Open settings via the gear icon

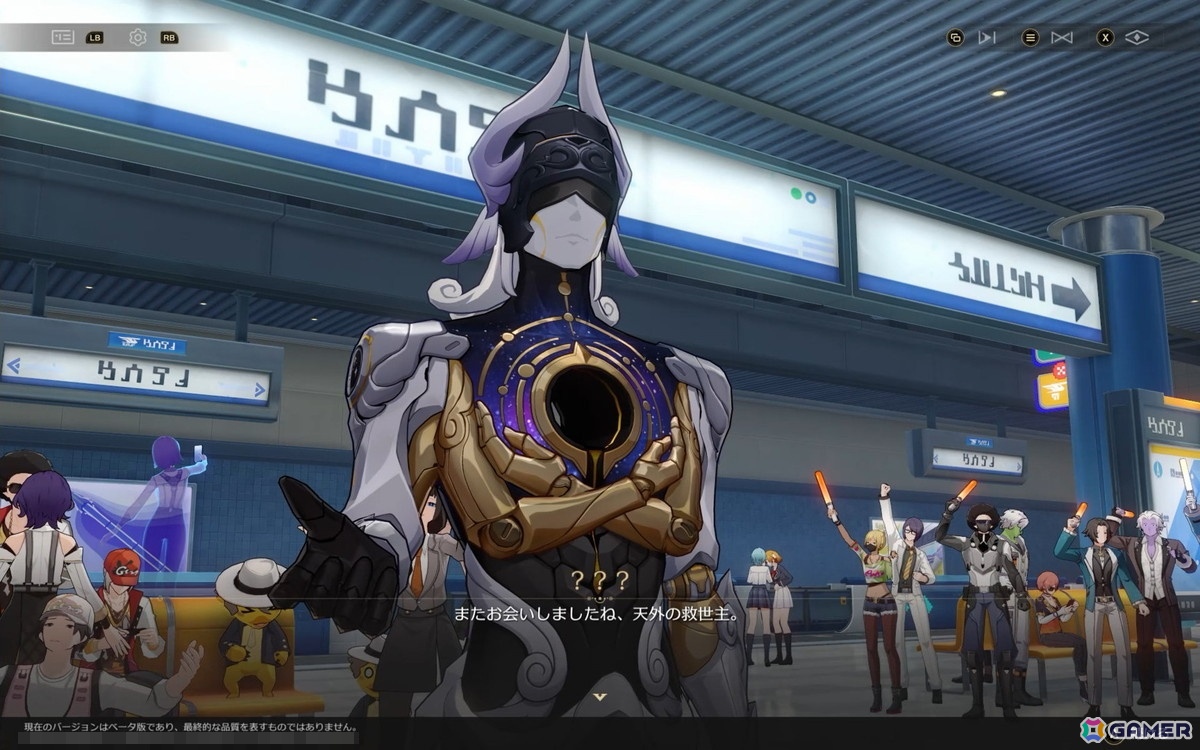138,38
